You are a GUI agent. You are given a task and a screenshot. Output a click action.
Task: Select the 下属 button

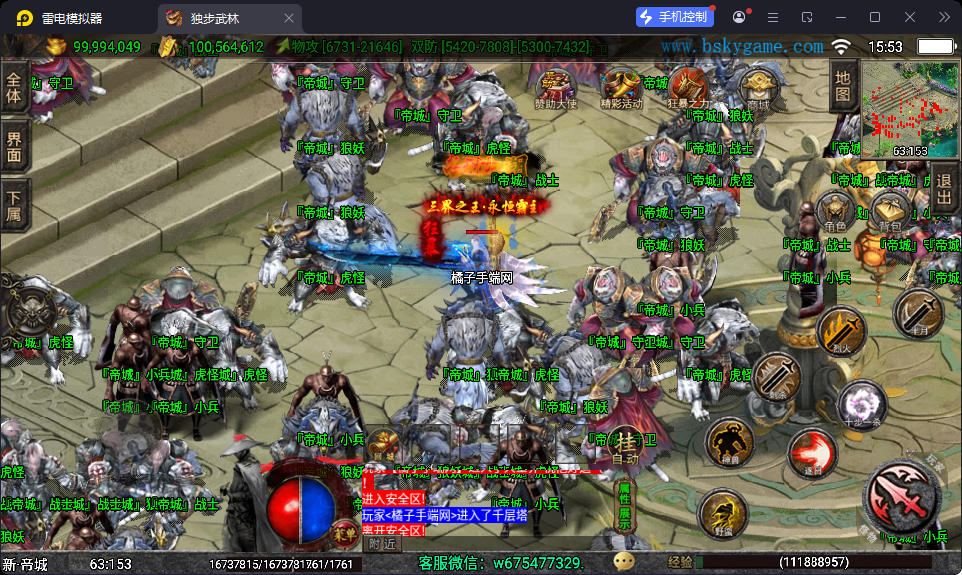[x=14, y=206]
